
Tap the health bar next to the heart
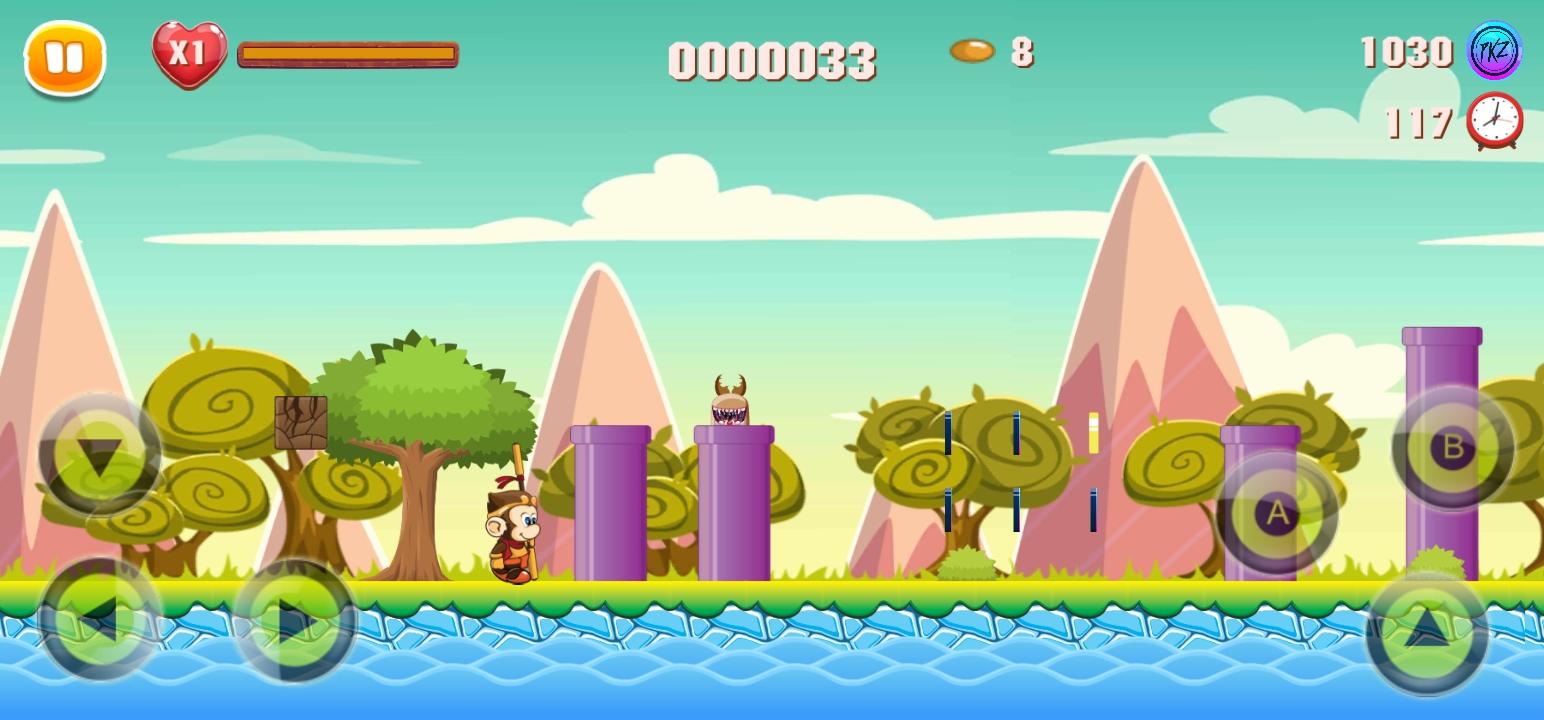coord(347,55)
